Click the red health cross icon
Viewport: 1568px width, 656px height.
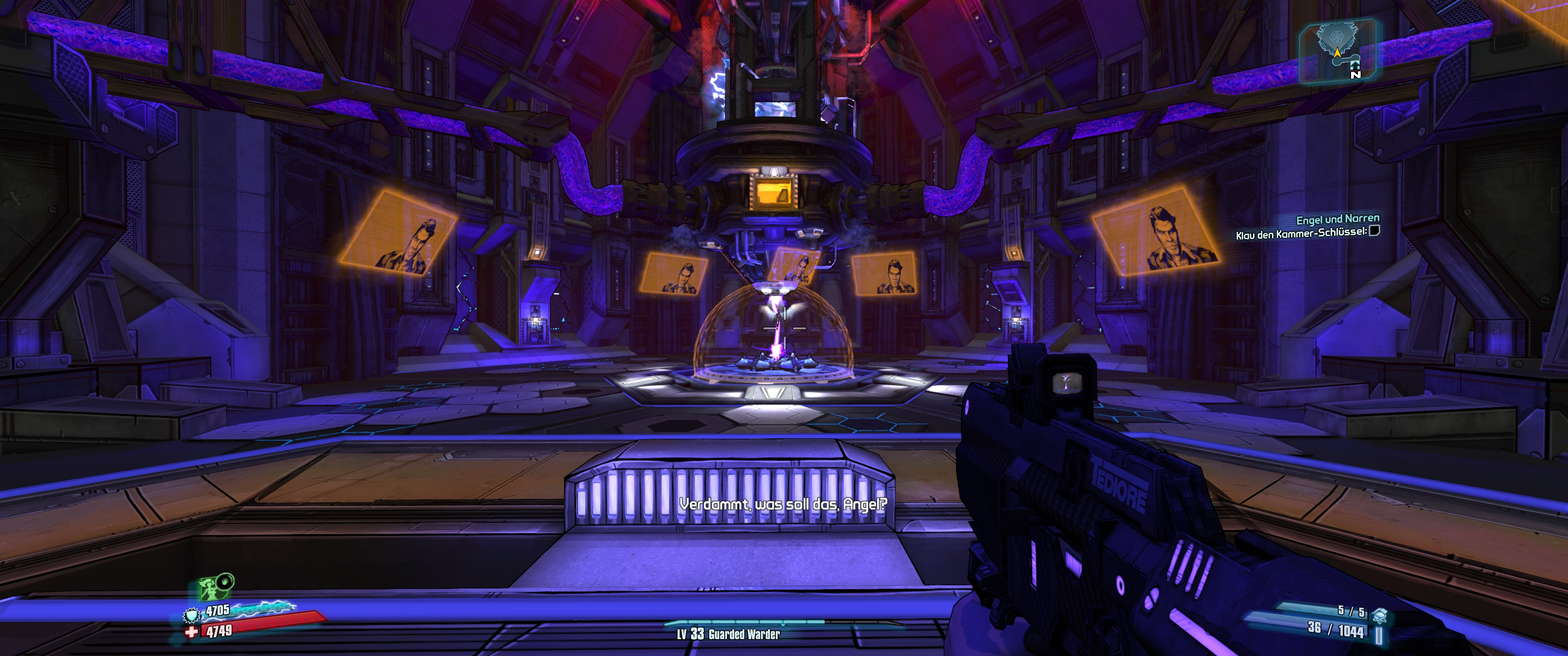pos(192,632)
